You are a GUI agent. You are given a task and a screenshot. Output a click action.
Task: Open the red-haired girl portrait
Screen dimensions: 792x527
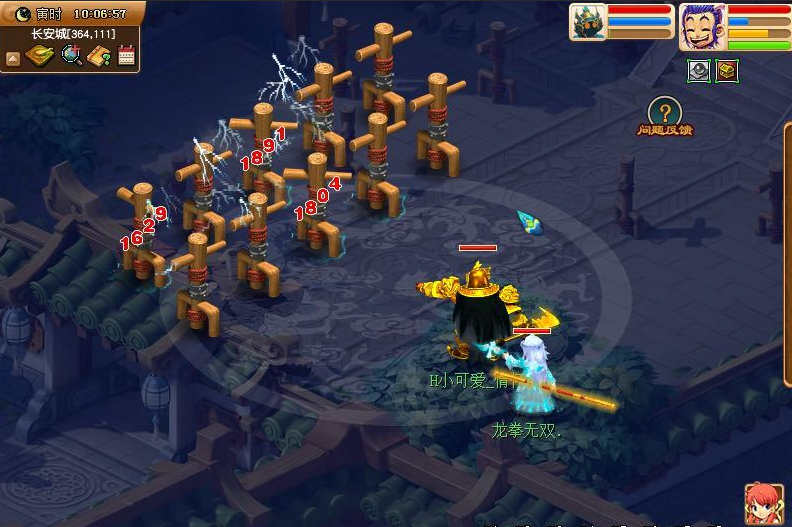761,503
